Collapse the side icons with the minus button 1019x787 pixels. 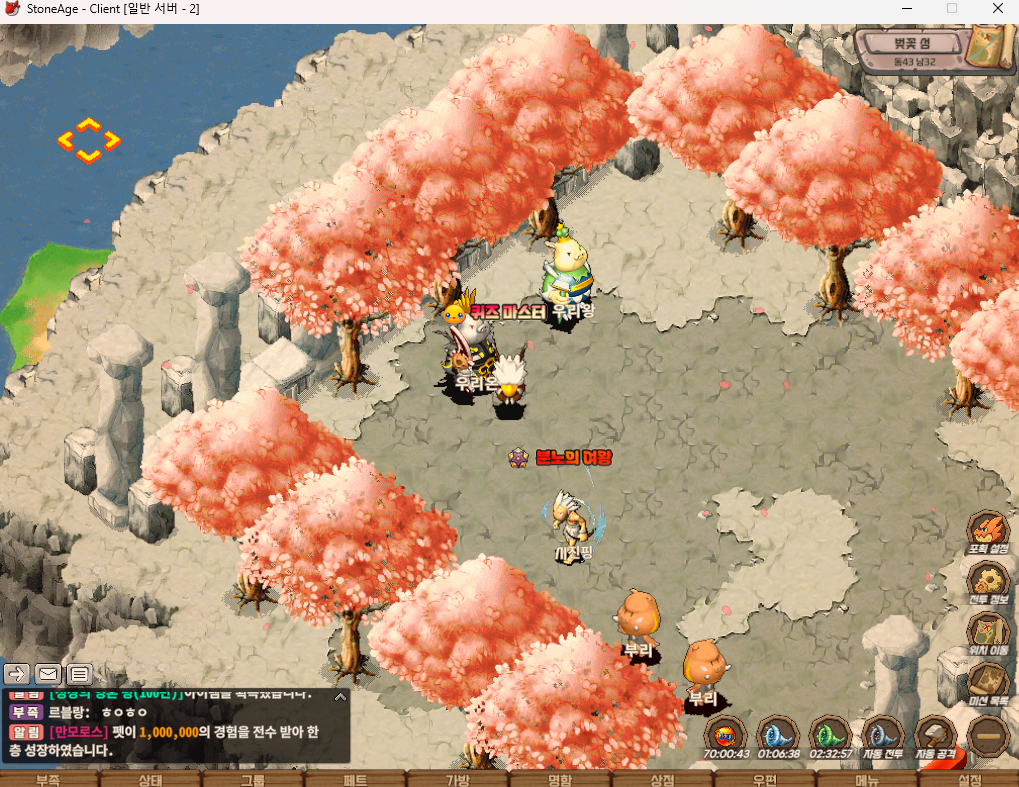point(989,736)
